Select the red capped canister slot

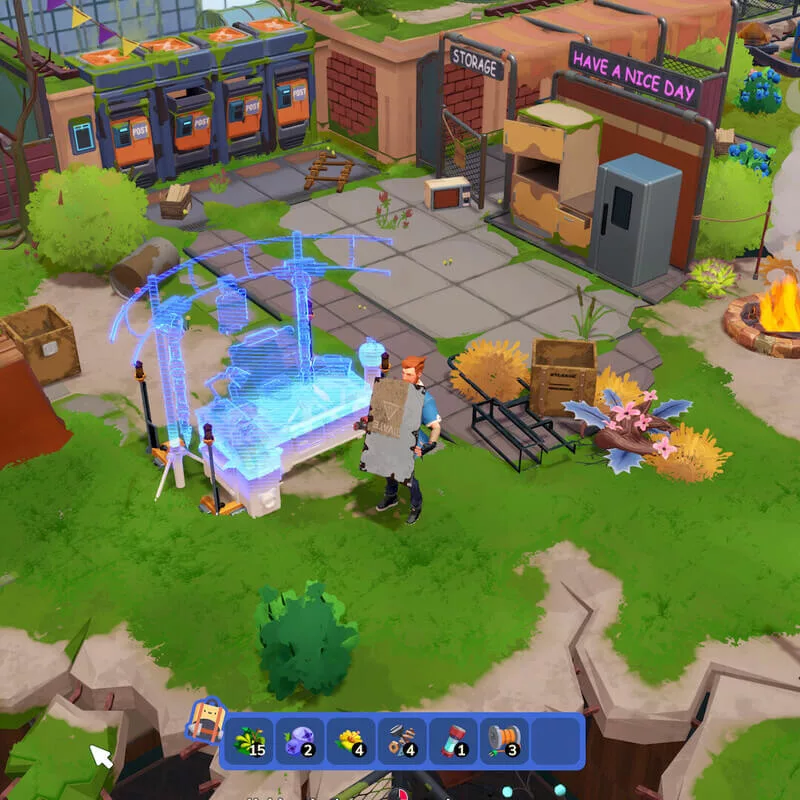point(453,741)
